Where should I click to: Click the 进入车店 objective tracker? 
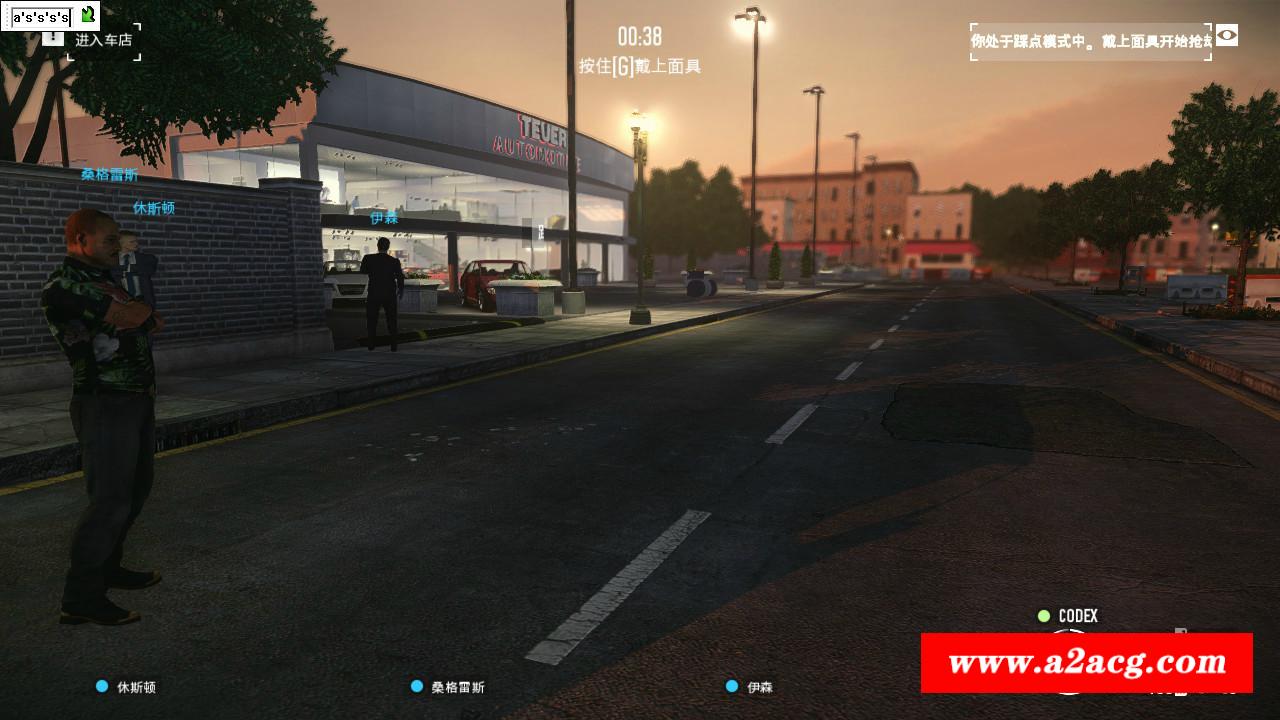[103, 41]
